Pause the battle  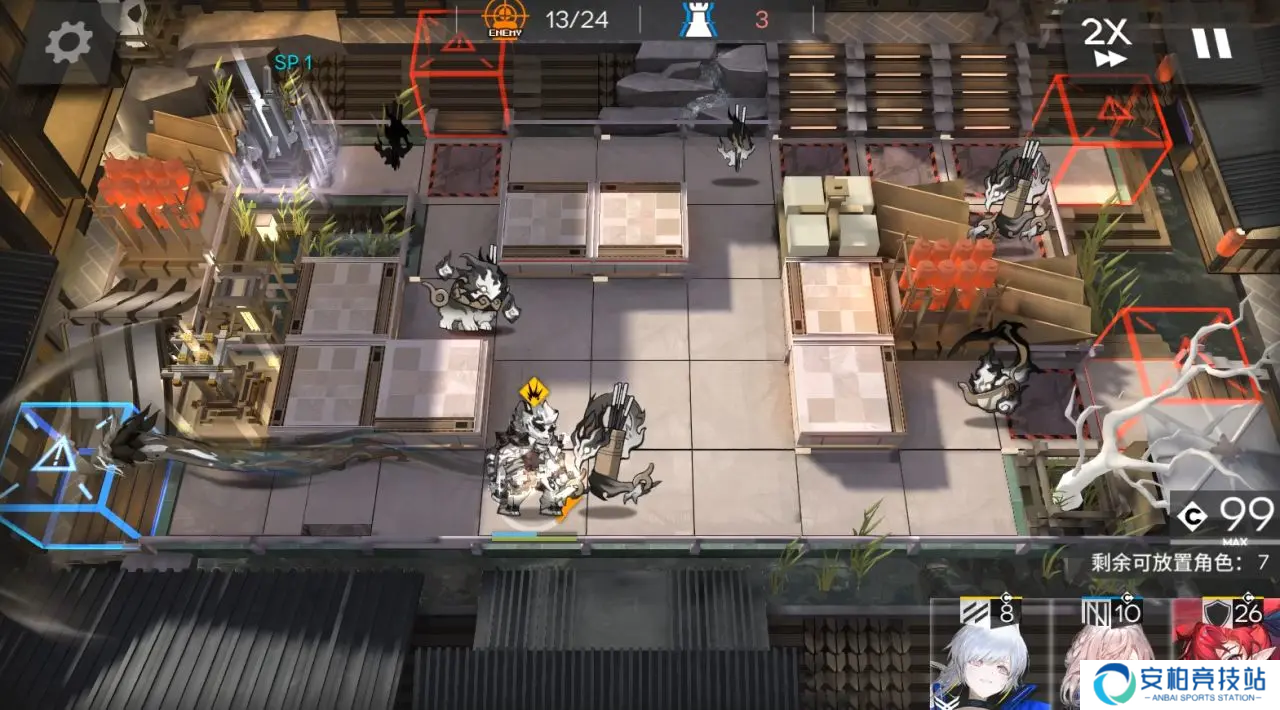click(1209, 42)
